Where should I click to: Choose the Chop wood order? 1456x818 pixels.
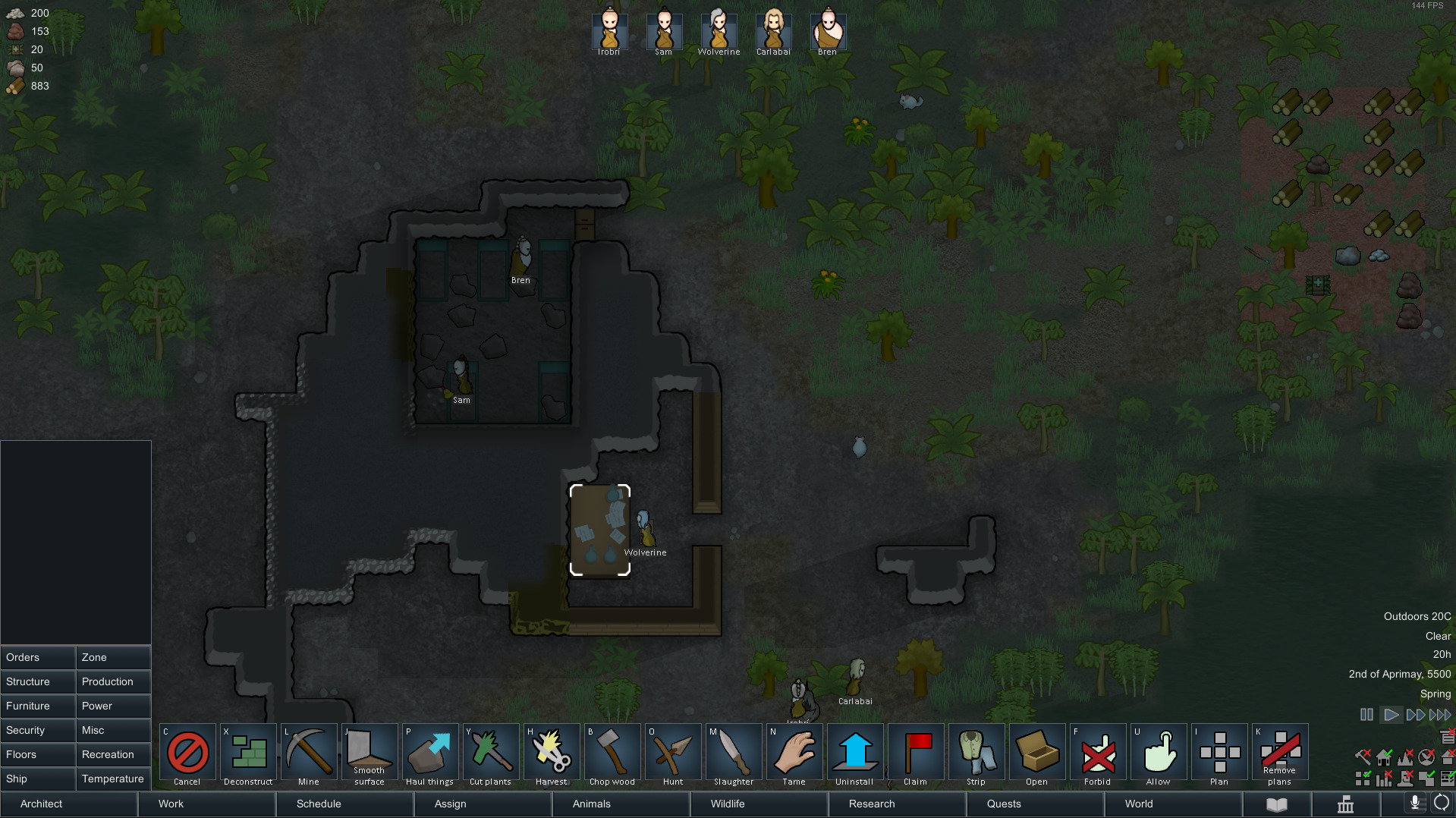[612, 754]
